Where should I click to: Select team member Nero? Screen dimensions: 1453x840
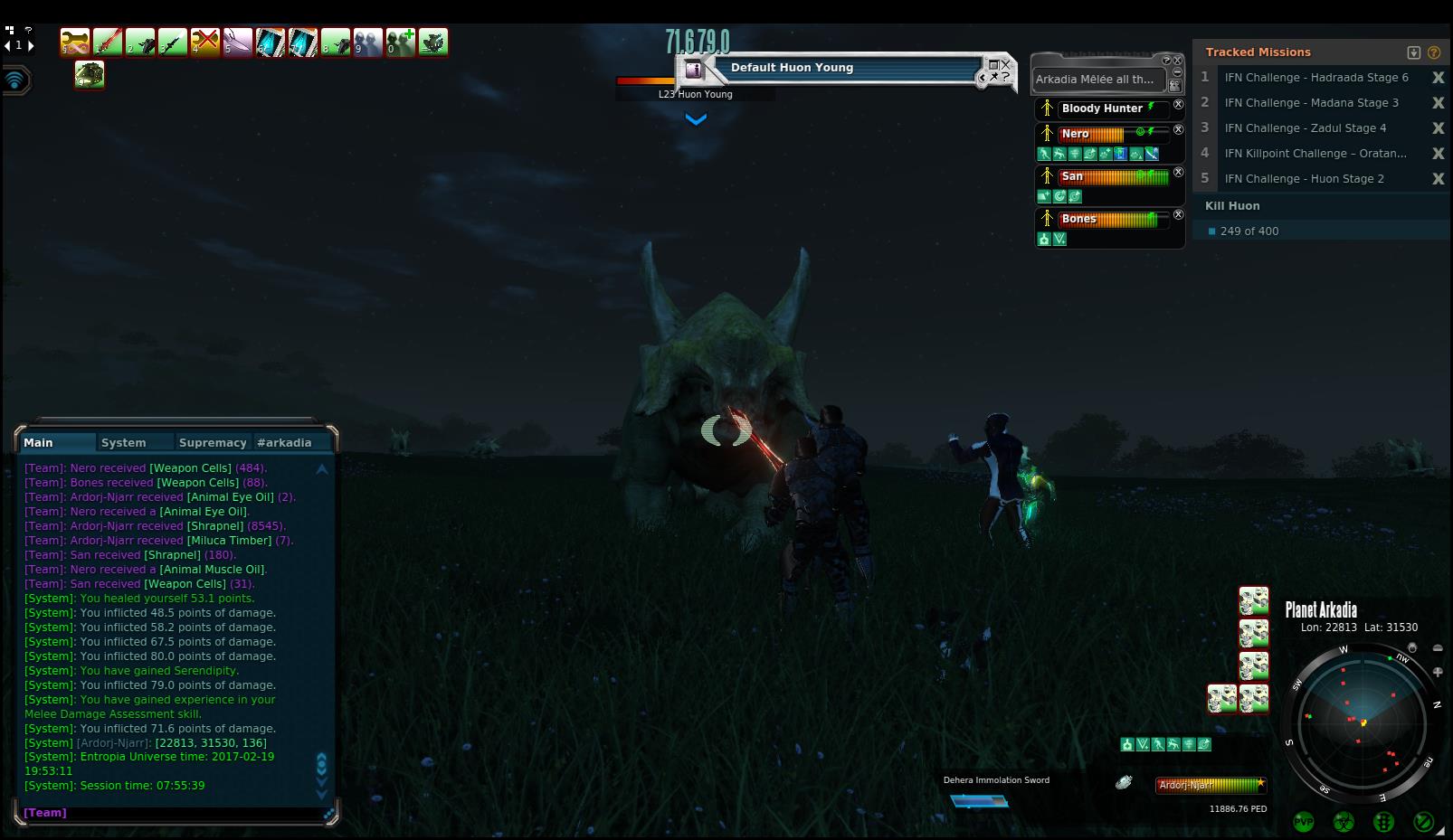coord(1075,134)
